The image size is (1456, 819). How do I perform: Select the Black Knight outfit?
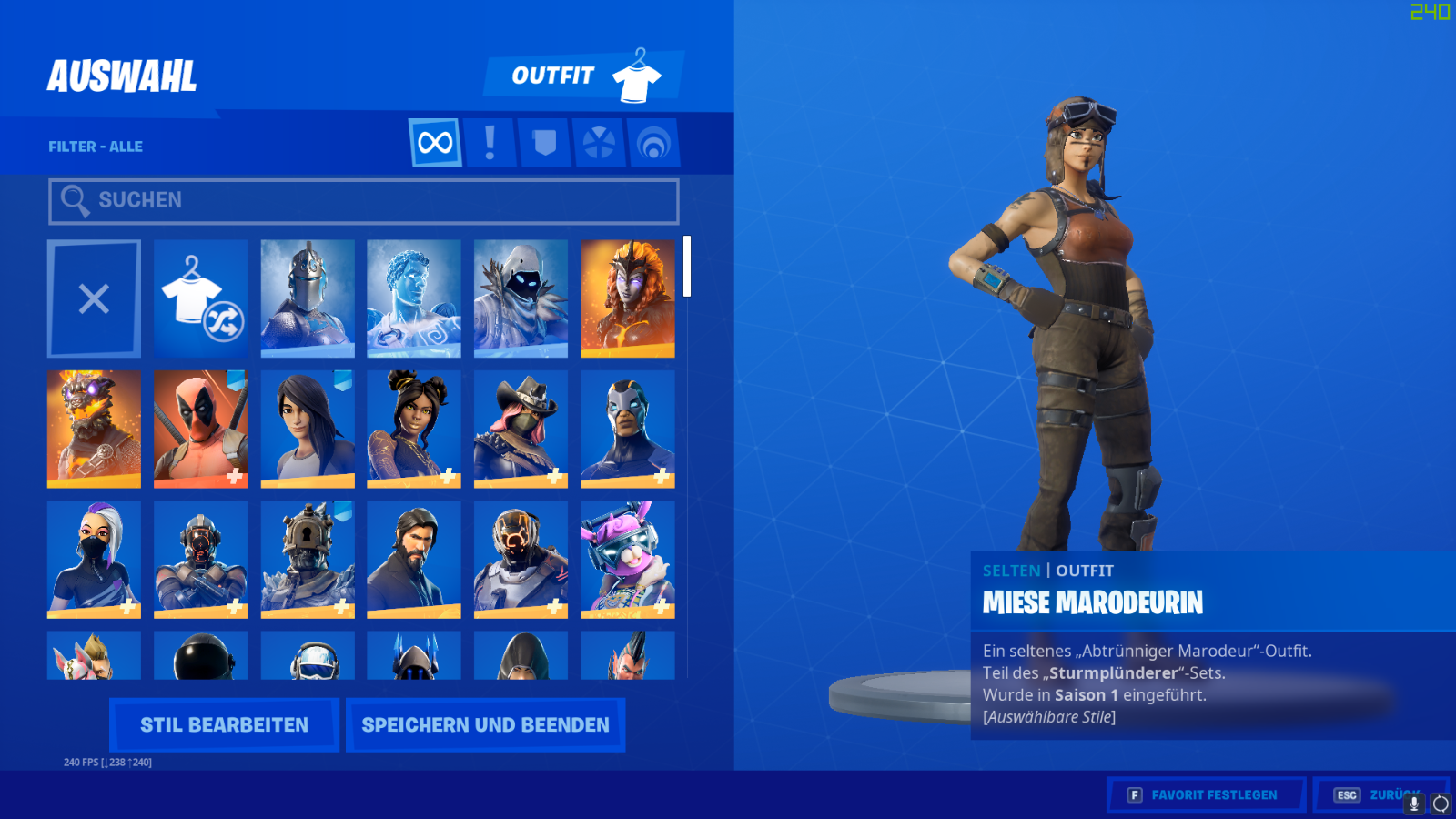308,298
